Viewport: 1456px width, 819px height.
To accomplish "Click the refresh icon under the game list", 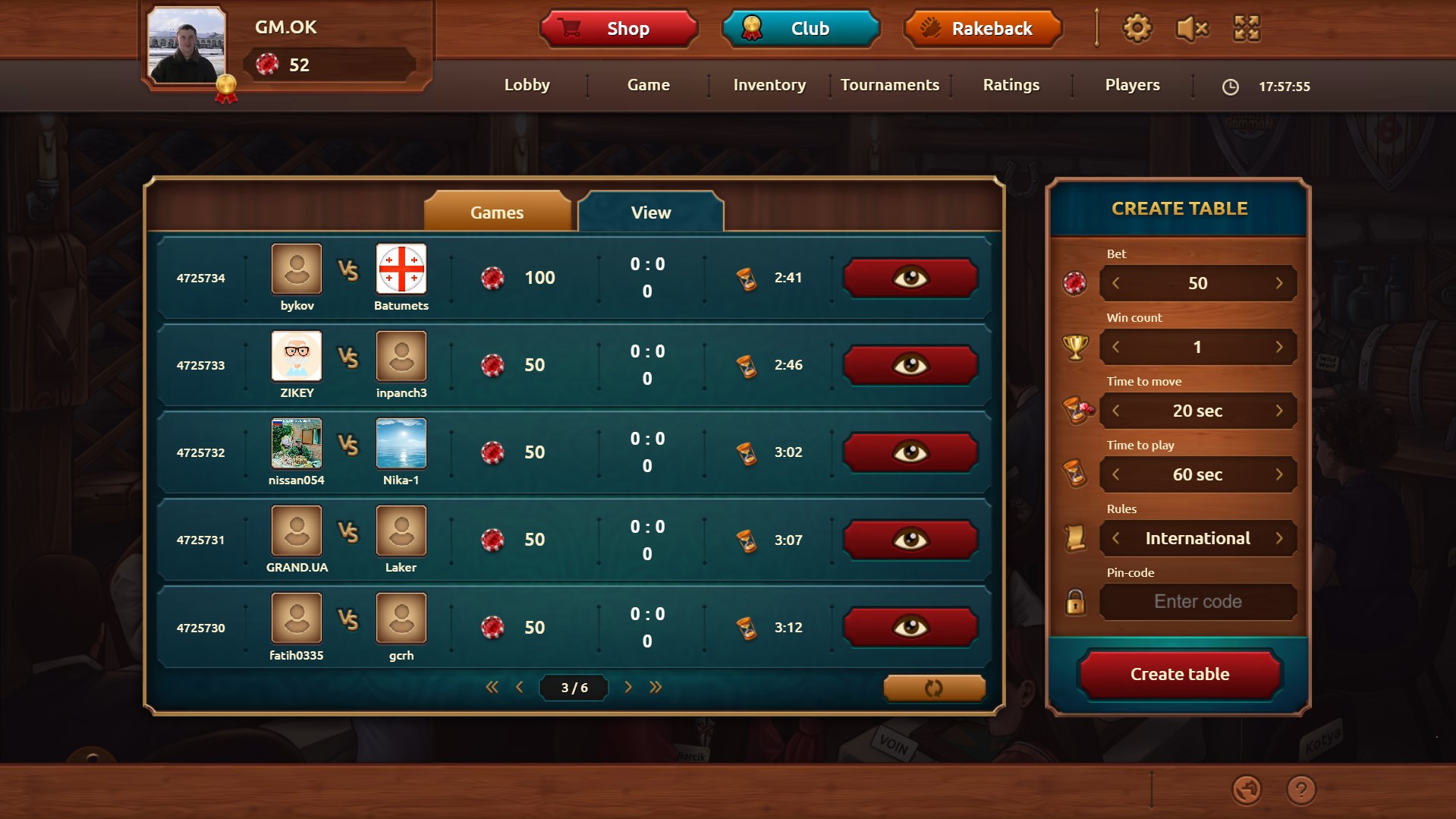I will pos(933,687).
